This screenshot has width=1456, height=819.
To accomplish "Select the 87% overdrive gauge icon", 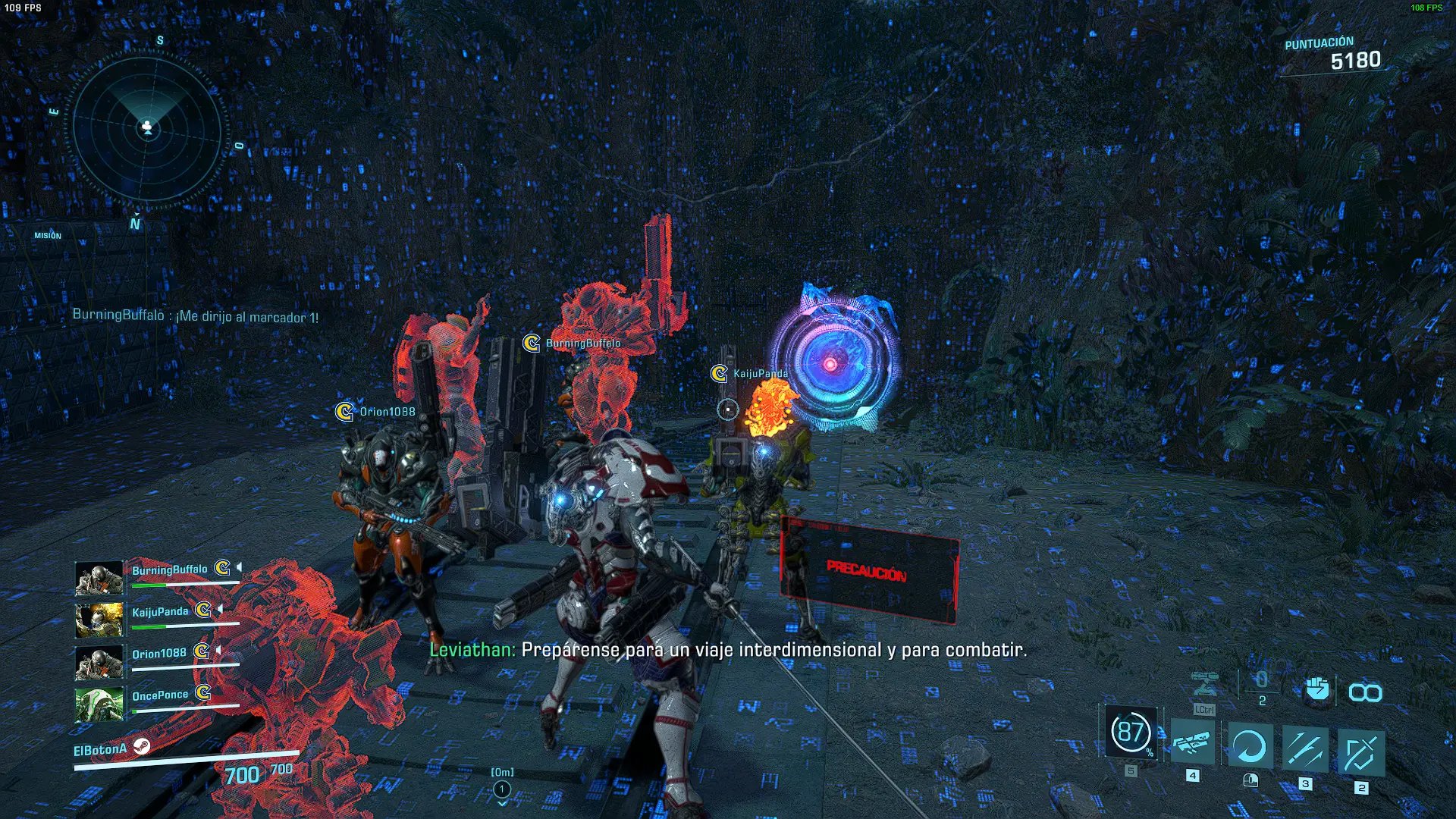I will [x=1131, y=733].
